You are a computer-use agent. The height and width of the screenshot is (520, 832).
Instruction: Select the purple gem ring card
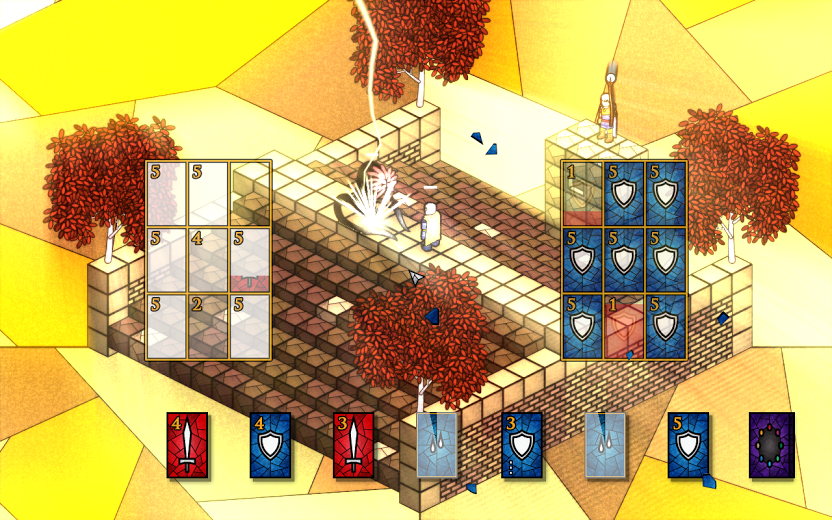coord(771,445)
